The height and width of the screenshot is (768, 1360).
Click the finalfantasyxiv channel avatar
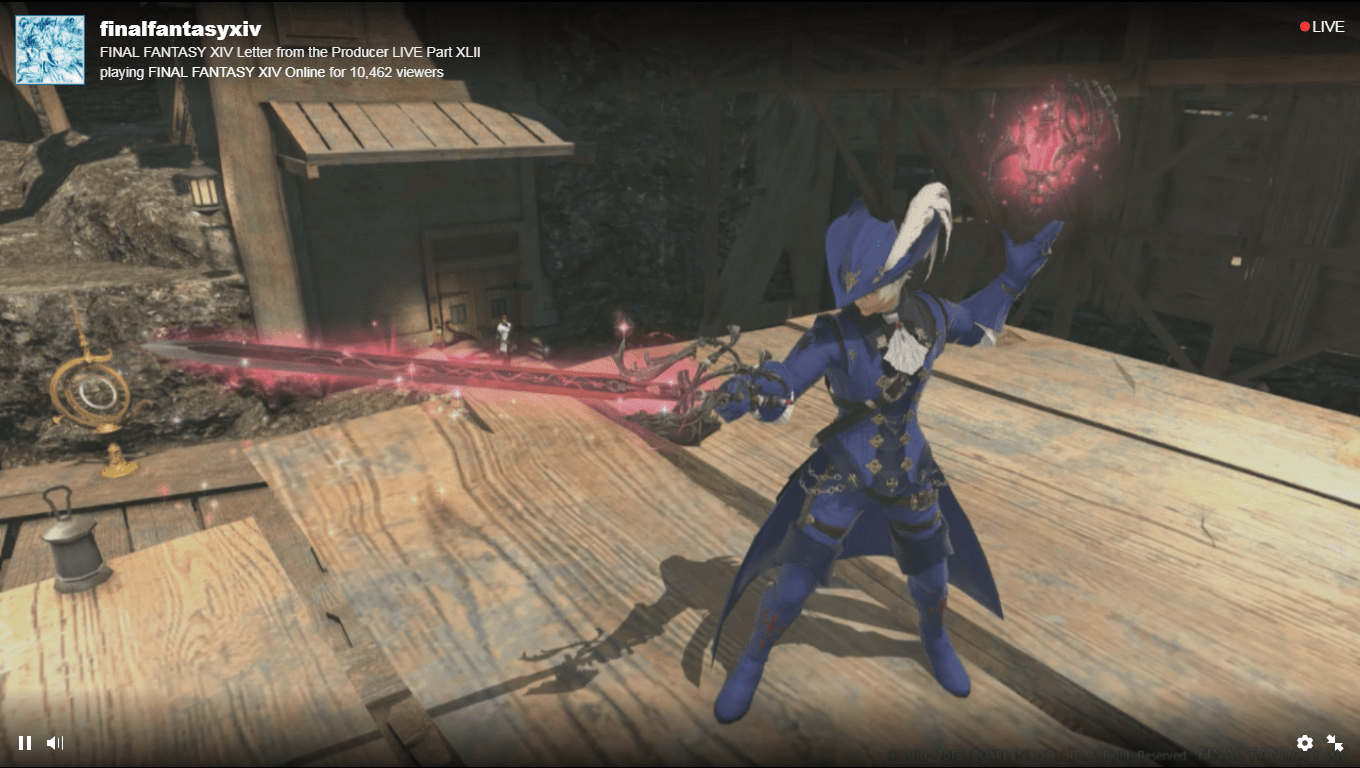[x=50, y=48]
